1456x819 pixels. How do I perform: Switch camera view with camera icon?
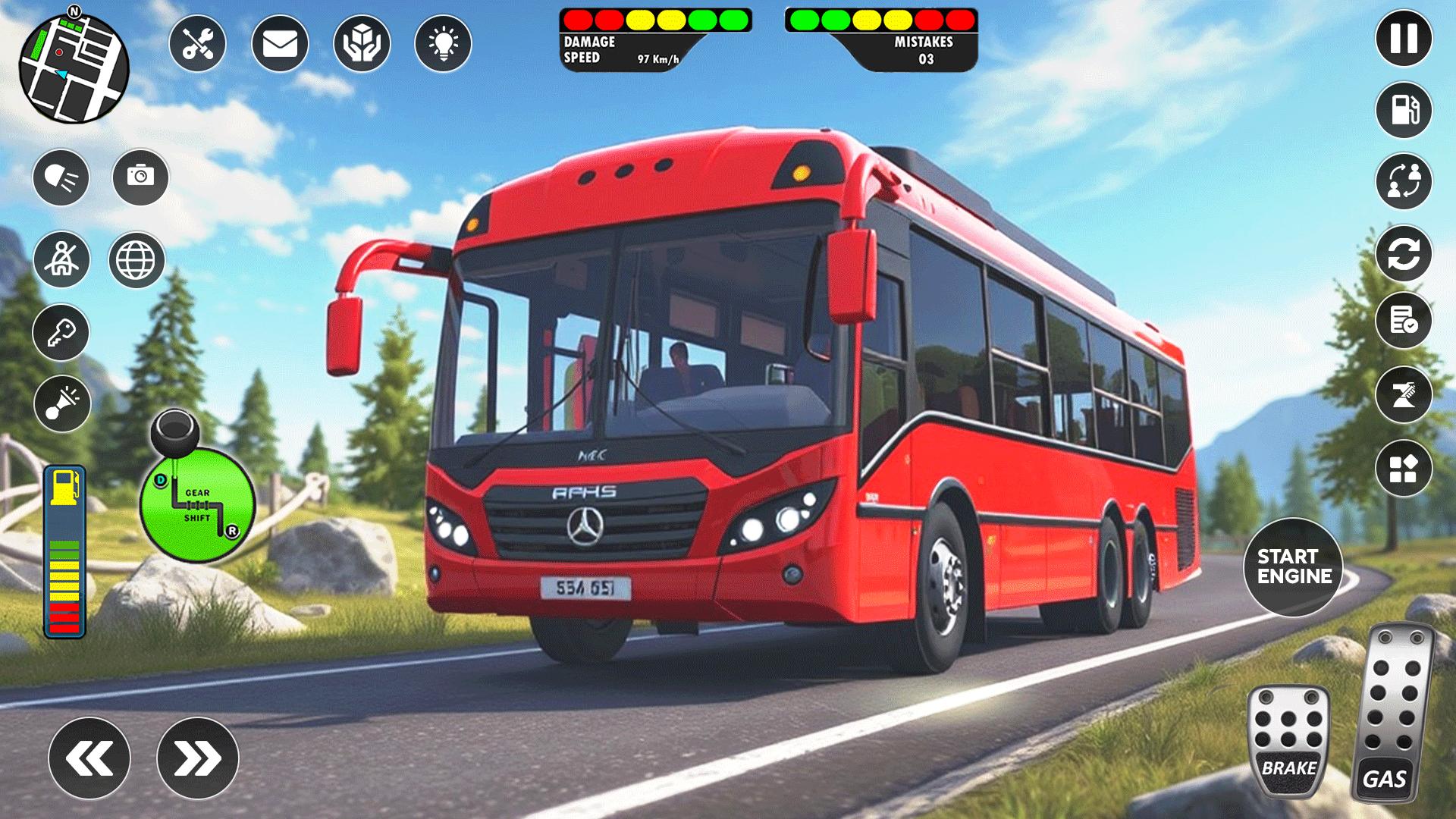[140, 177]
